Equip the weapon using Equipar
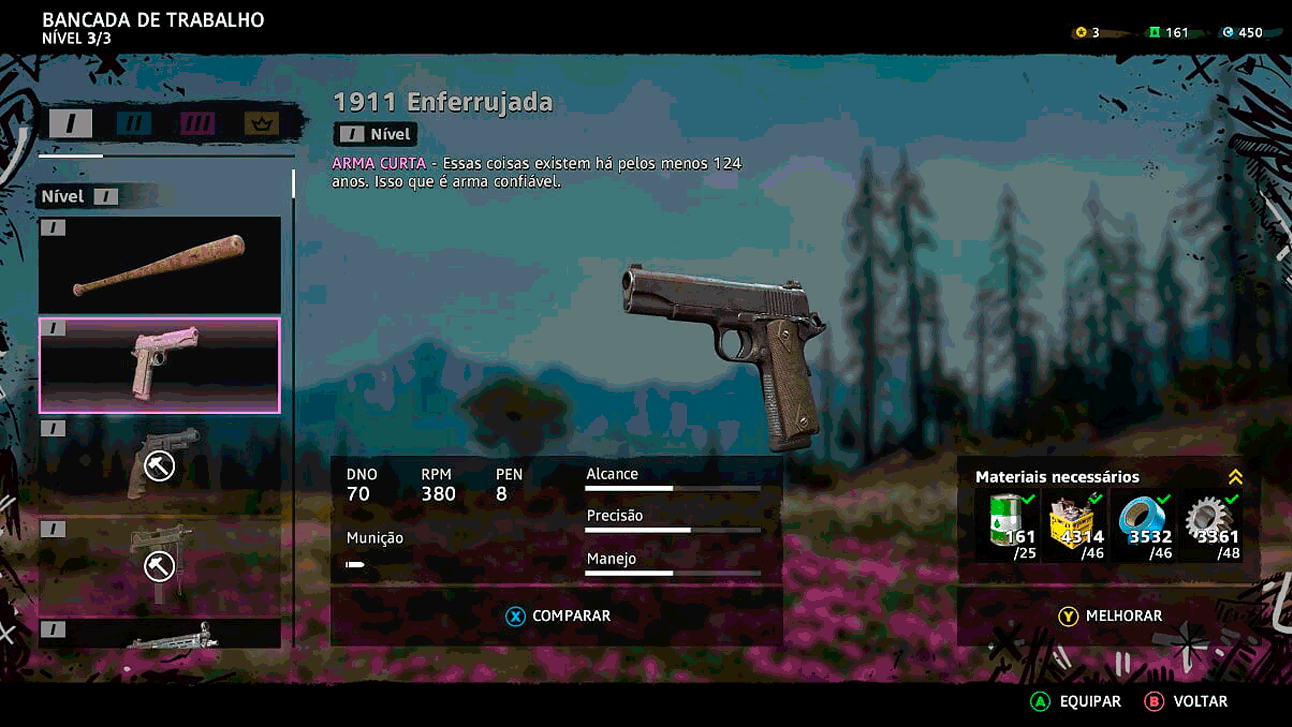This screenshot has width=1292, height=727. pos(1076,702)
